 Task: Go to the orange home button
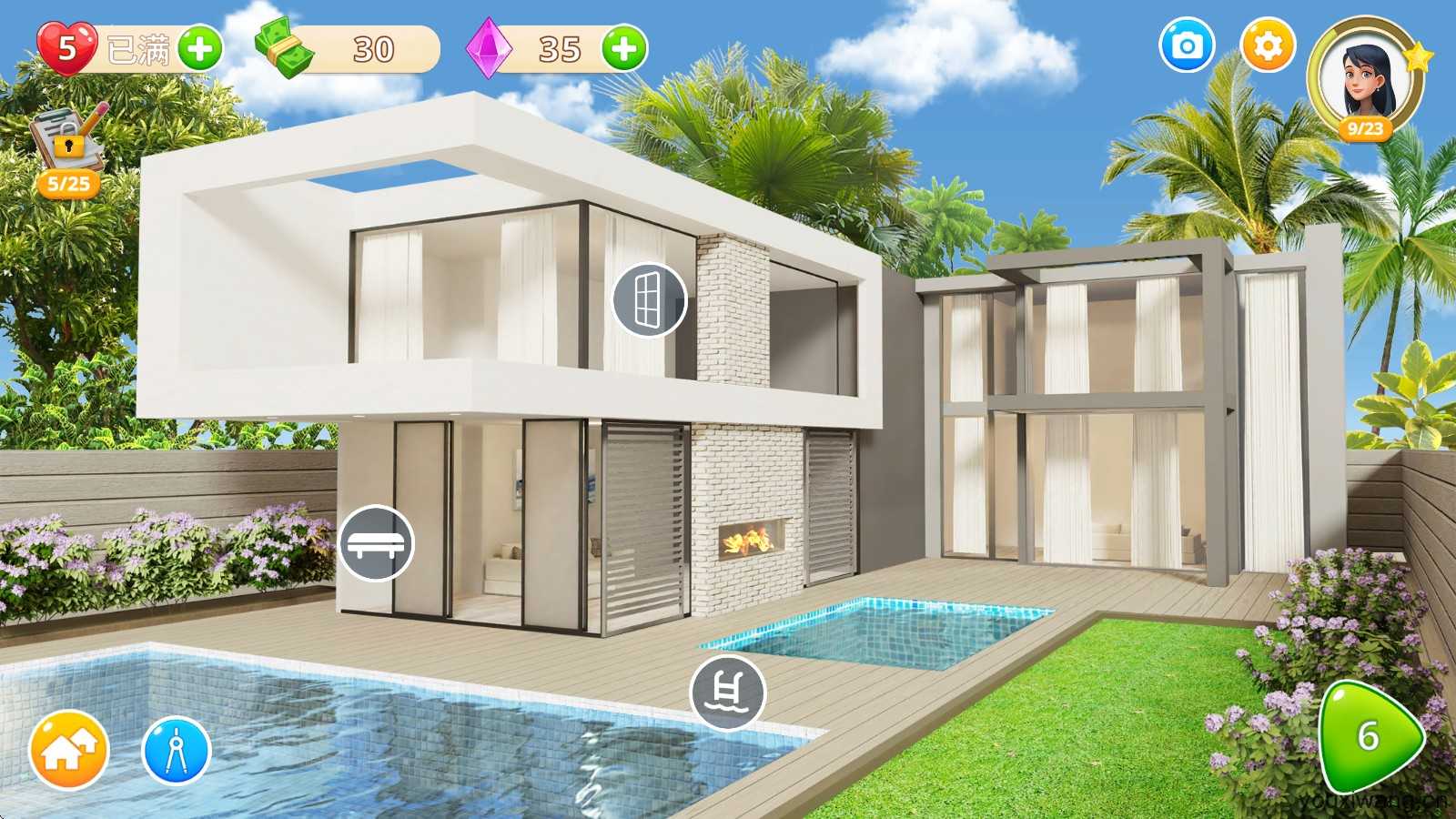pyautogui.click(x=69, y=752)
